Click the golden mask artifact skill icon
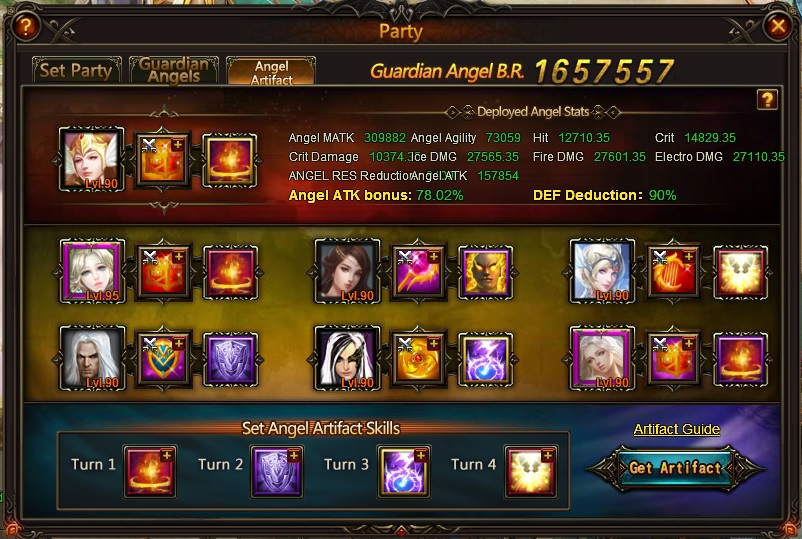This screenshot has width=802, height=539. pyautogui.click(x=486, y=271)
